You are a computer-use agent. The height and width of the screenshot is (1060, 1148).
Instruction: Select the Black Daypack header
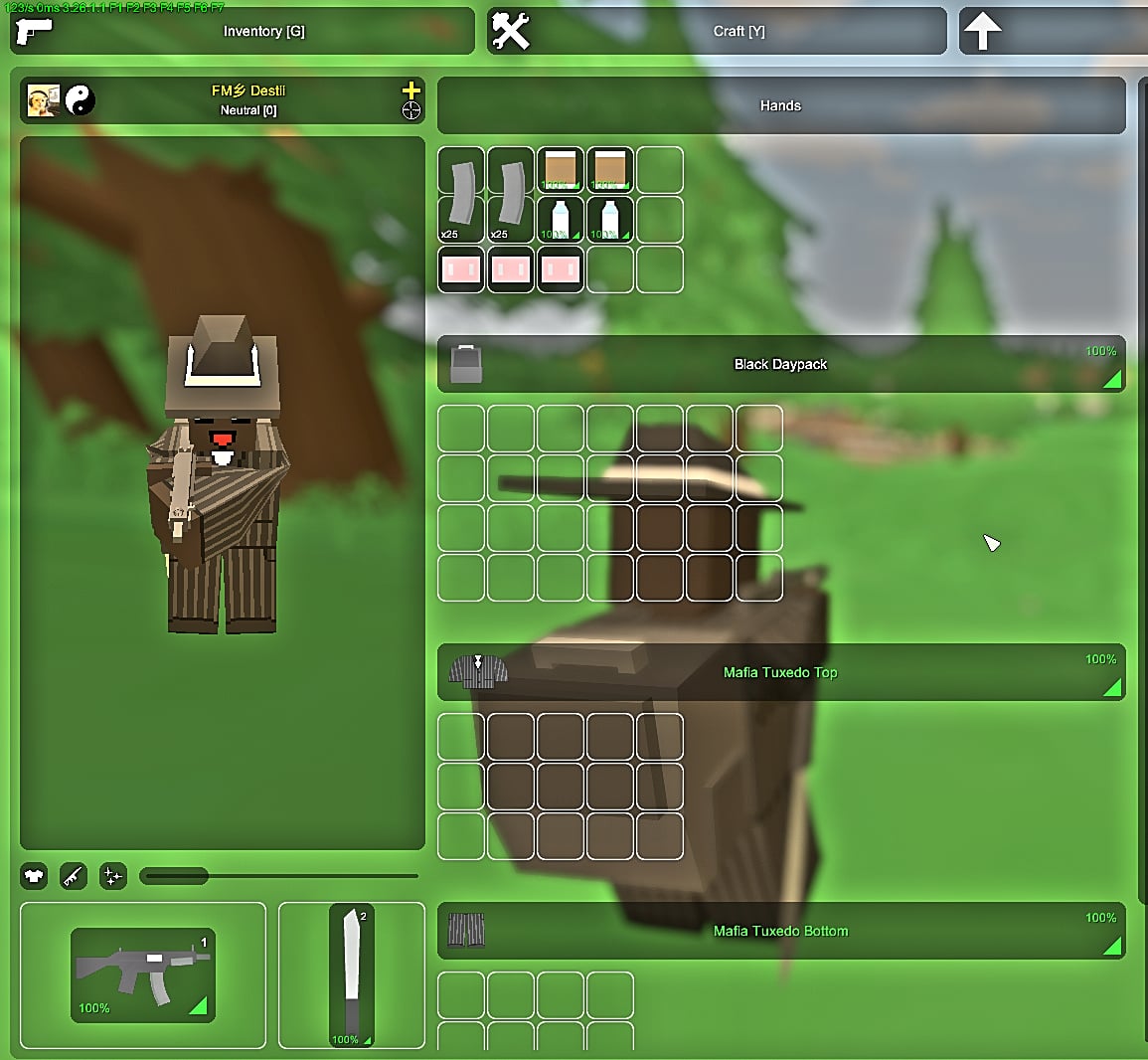pyautogui.click(x=780, y=364)
